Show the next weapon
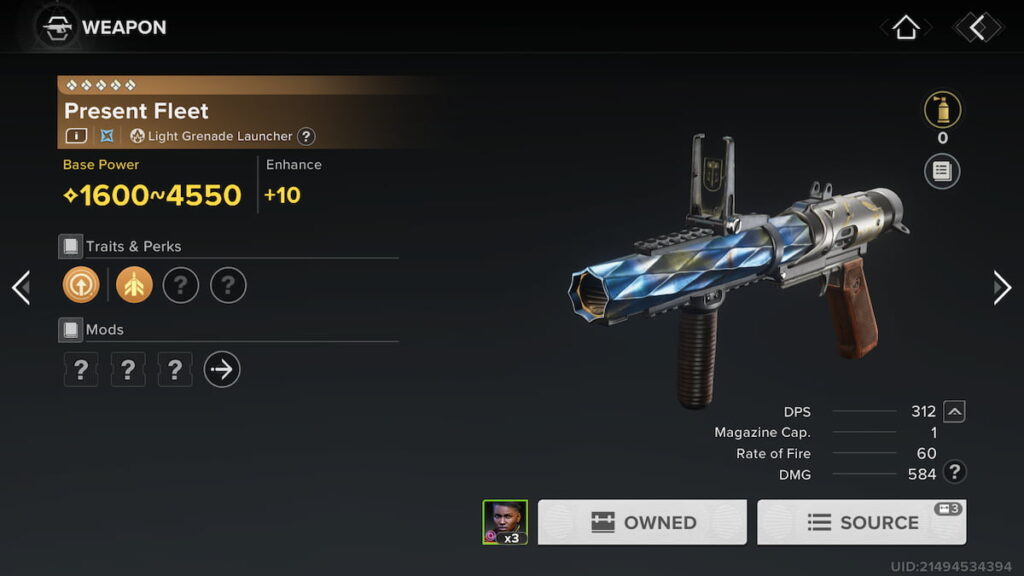Image resolution: width=1024 pixels, height=576 pixels. pyautogui.click(x=1002, y=288)
